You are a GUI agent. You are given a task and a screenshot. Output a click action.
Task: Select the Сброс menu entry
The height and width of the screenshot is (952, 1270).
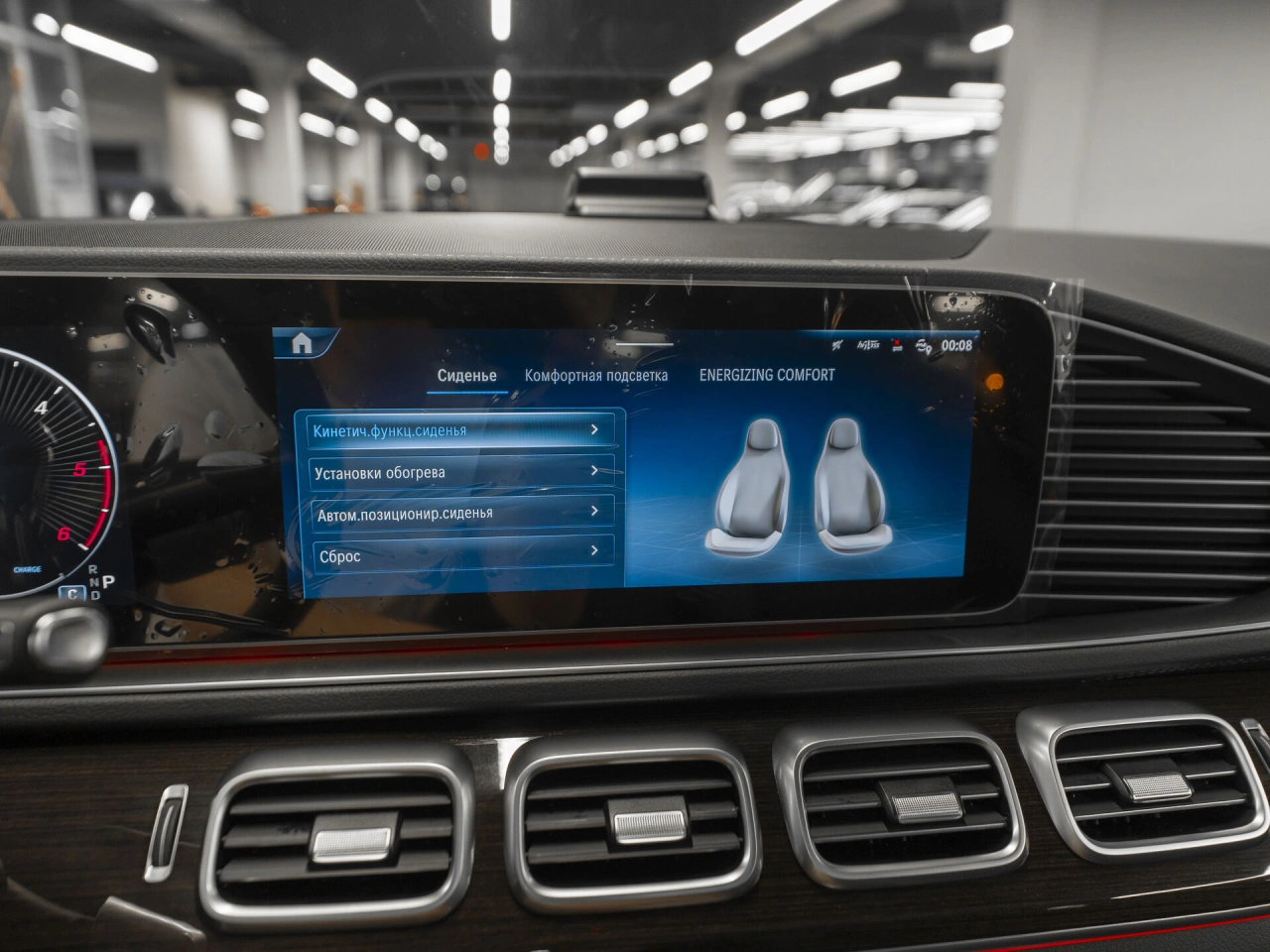pos(461,555)
